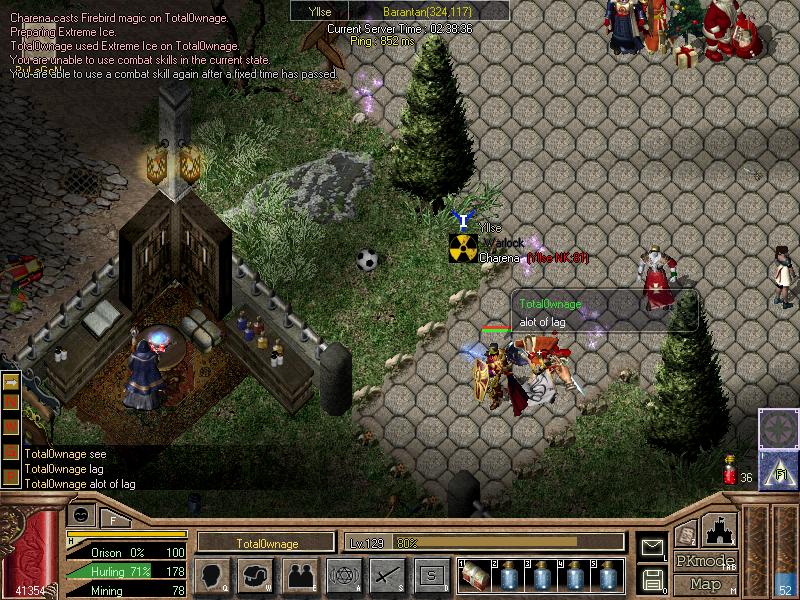Open the Map button
The image size is (800, 600).
pyautogui.click(x=705, y=583)
